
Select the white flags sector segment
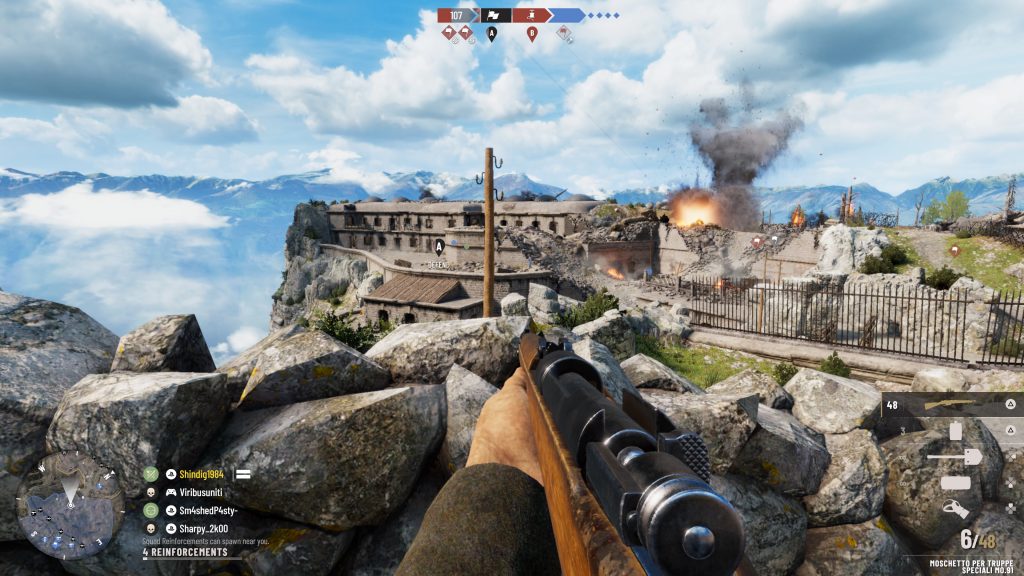(x=496, y=15)
